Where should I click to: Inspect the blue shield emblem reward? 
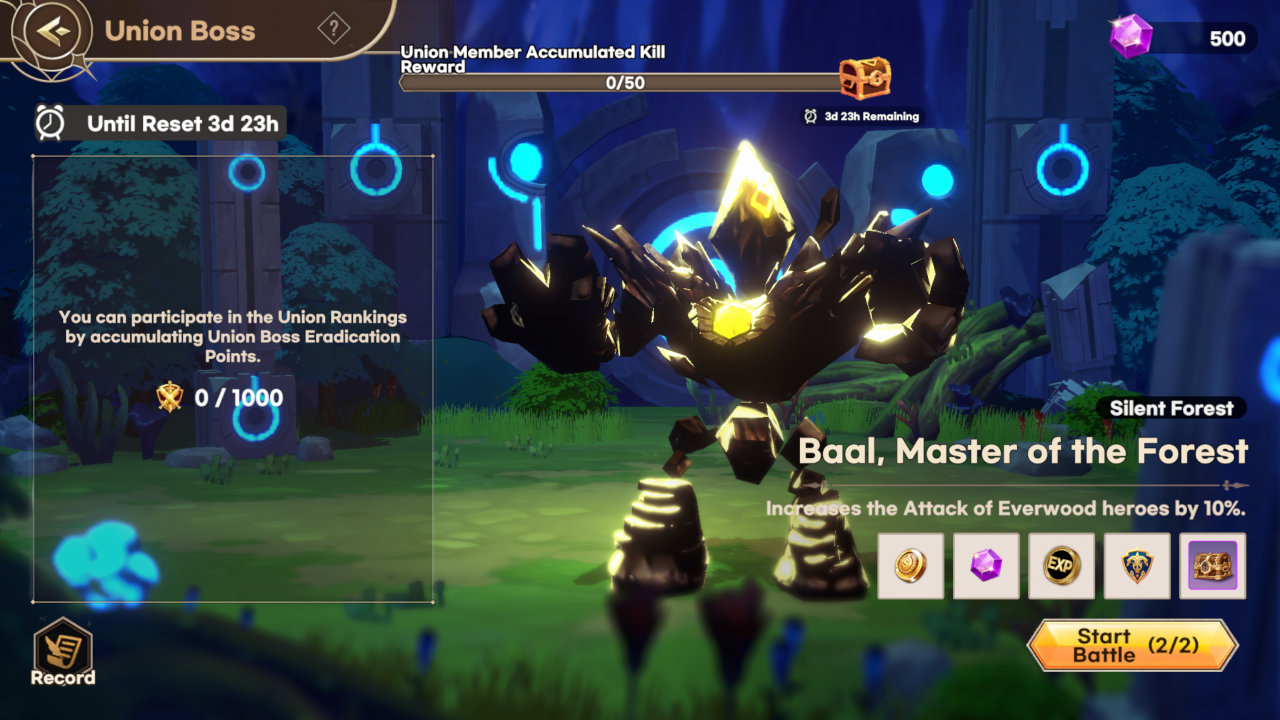click(1137, 566)
